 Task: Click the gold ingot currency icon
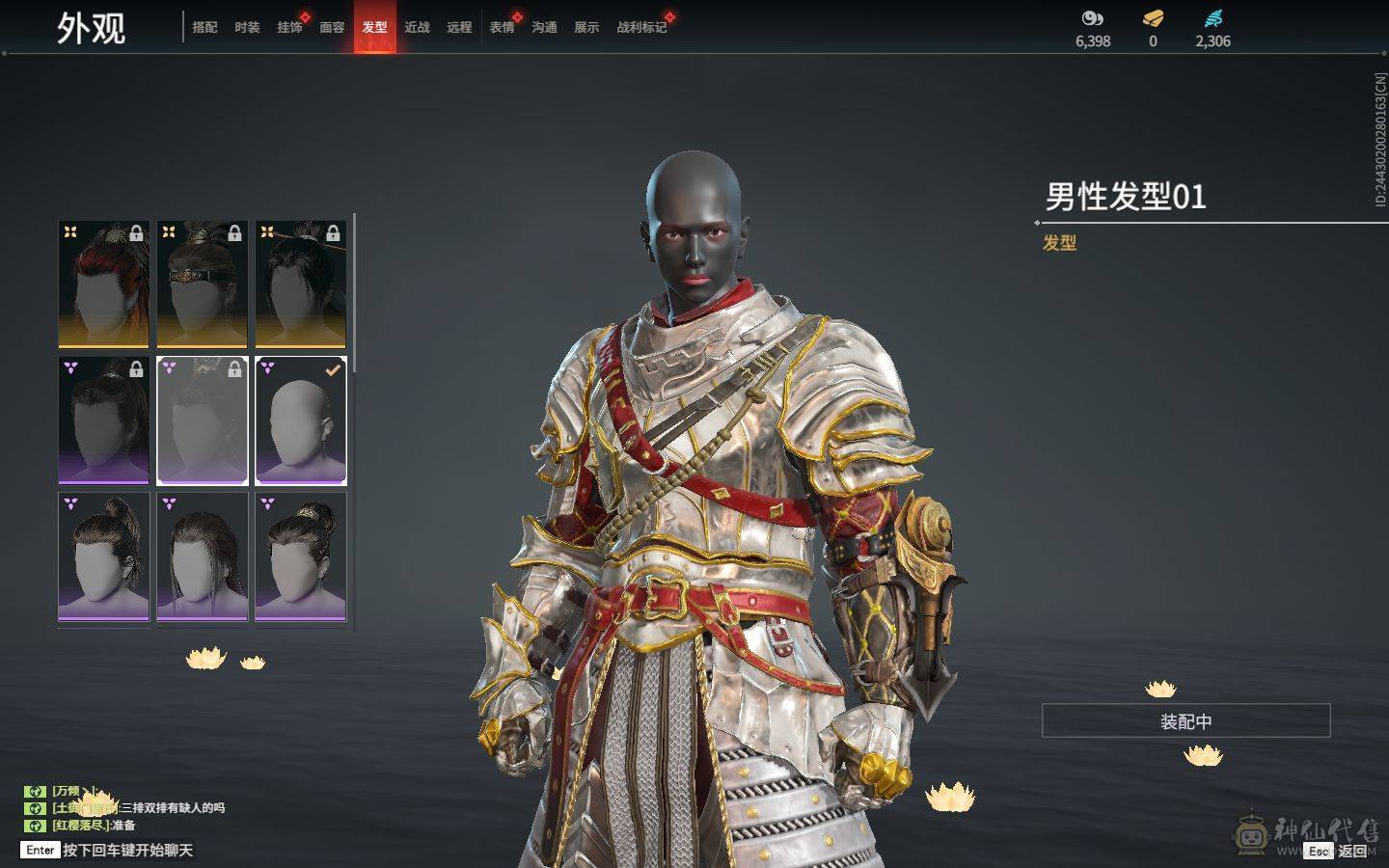1152,16
